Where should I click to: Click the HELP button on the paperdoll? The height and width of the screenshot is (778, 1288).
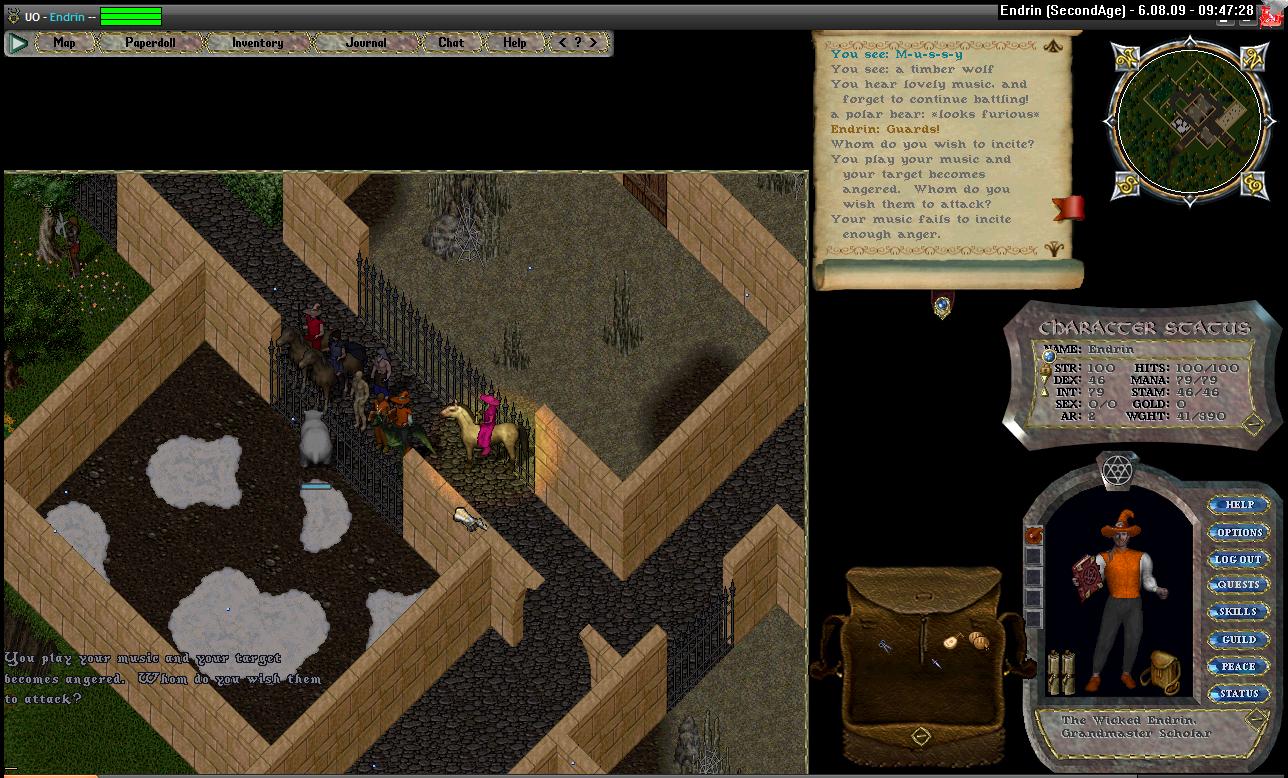(1238, 506)
